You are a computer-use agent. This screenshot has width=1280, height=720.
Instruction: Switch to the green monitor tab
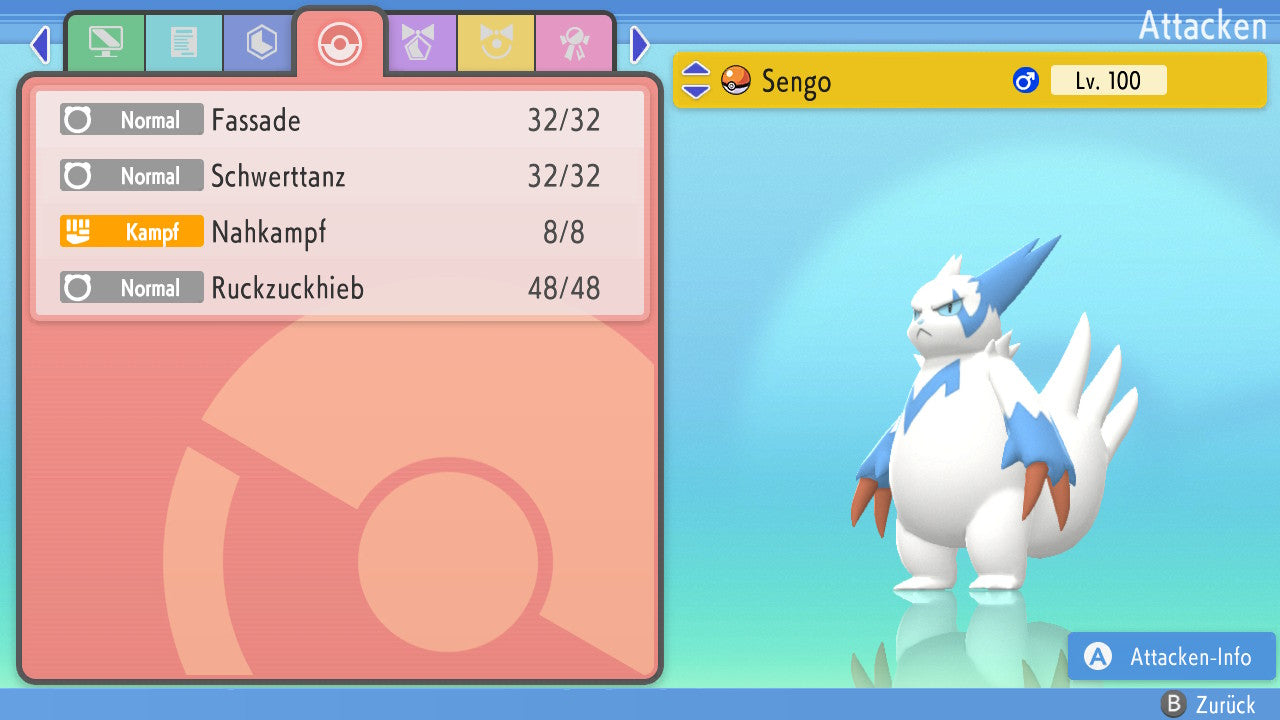(x=105, y=43)
